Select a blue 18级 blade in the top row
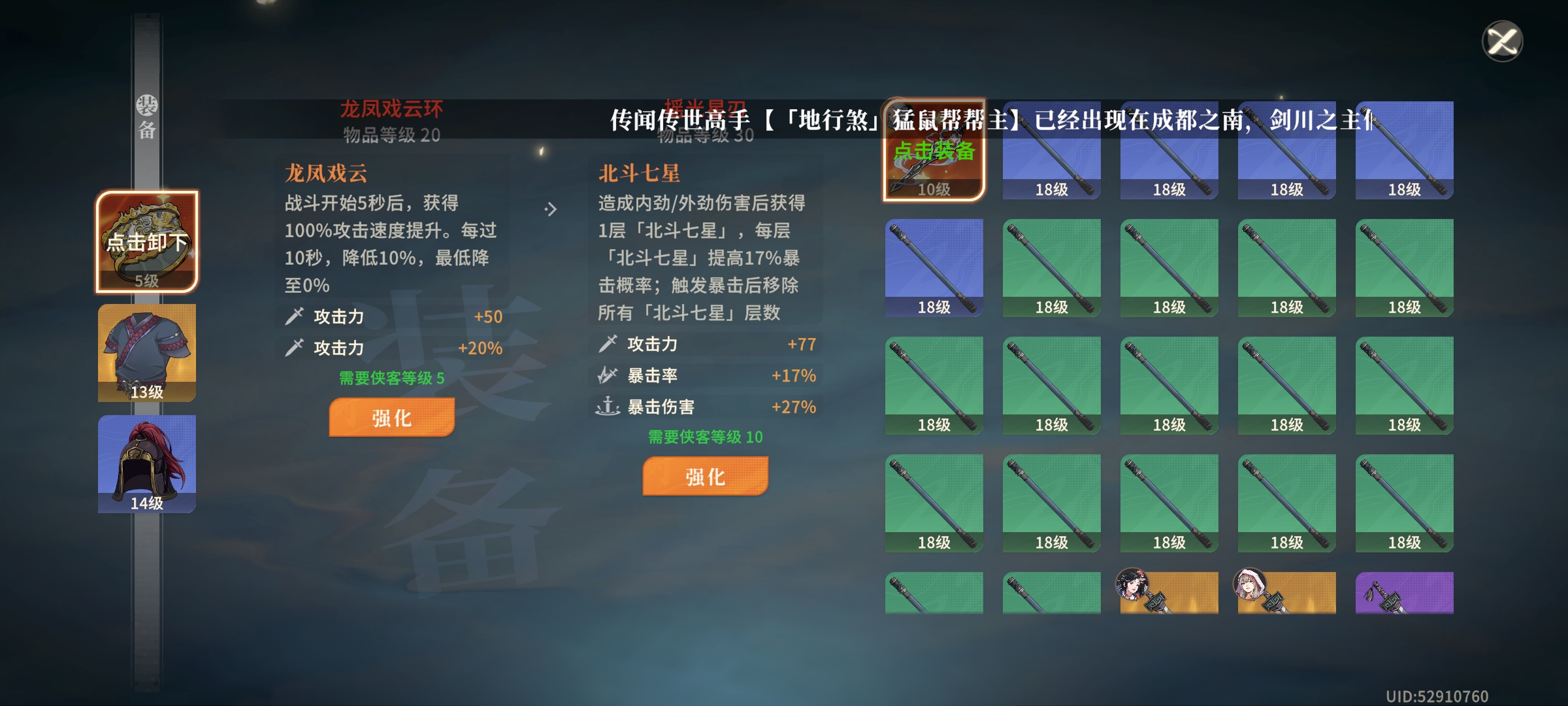The image size is (1568, 706). pyautogui.click(x=1052, y=150)
